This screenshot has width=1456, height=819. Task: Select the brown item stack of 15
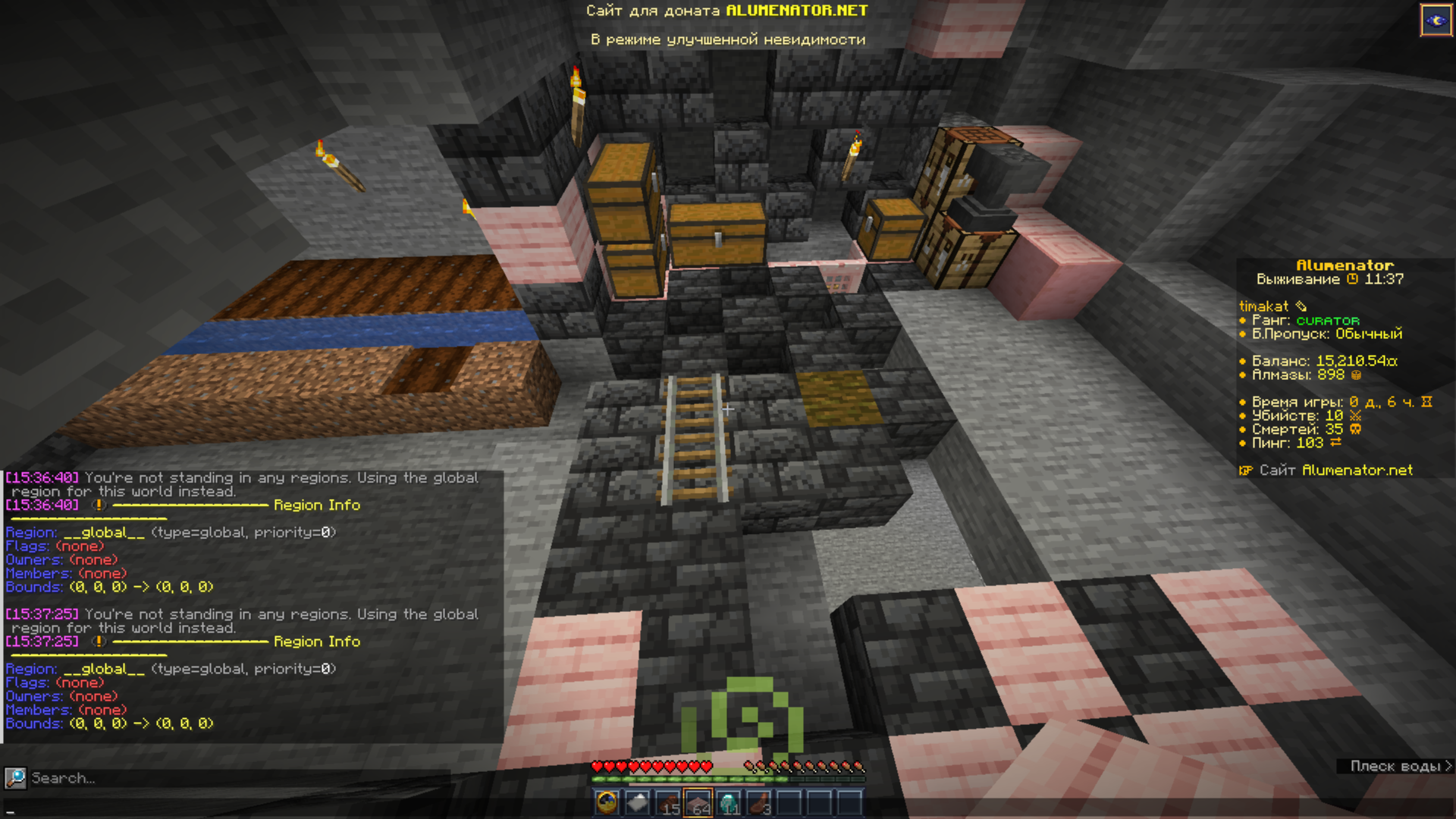pos(668,802)
